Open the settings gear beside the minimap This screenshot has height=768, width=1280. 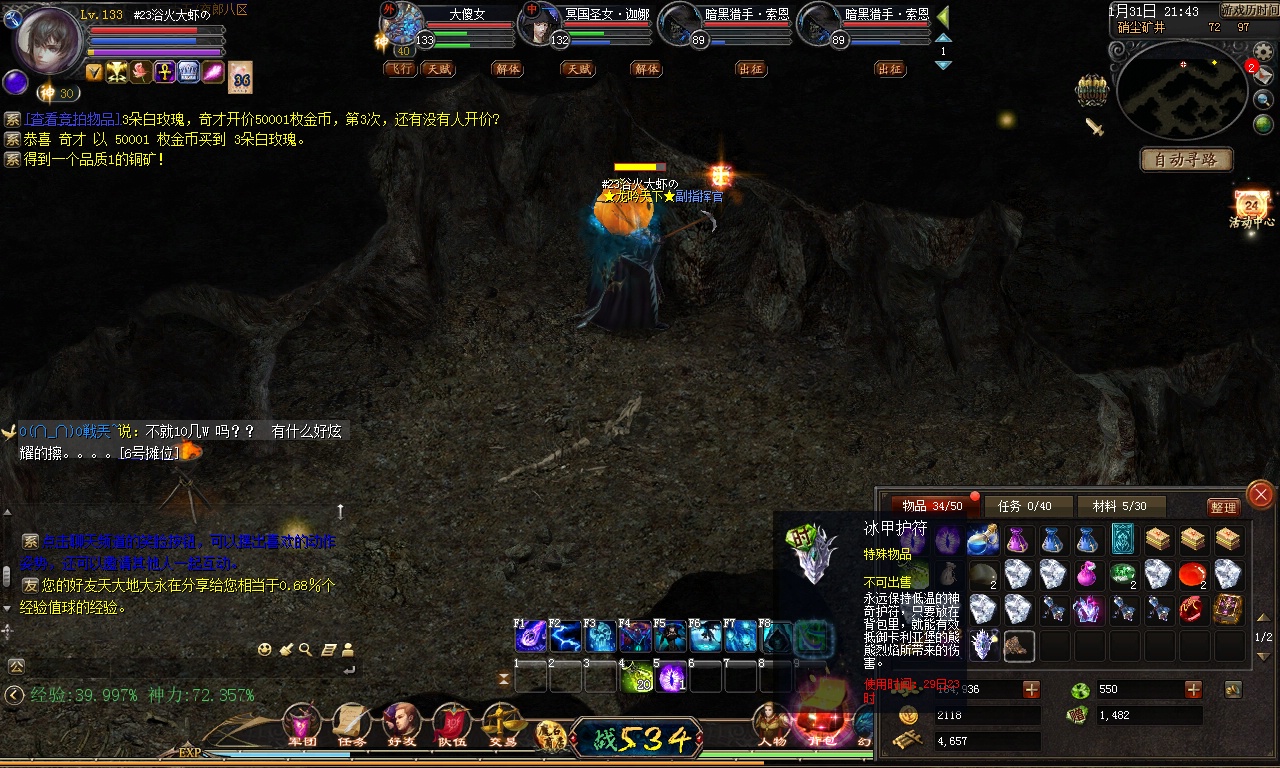pos(1263,52)
